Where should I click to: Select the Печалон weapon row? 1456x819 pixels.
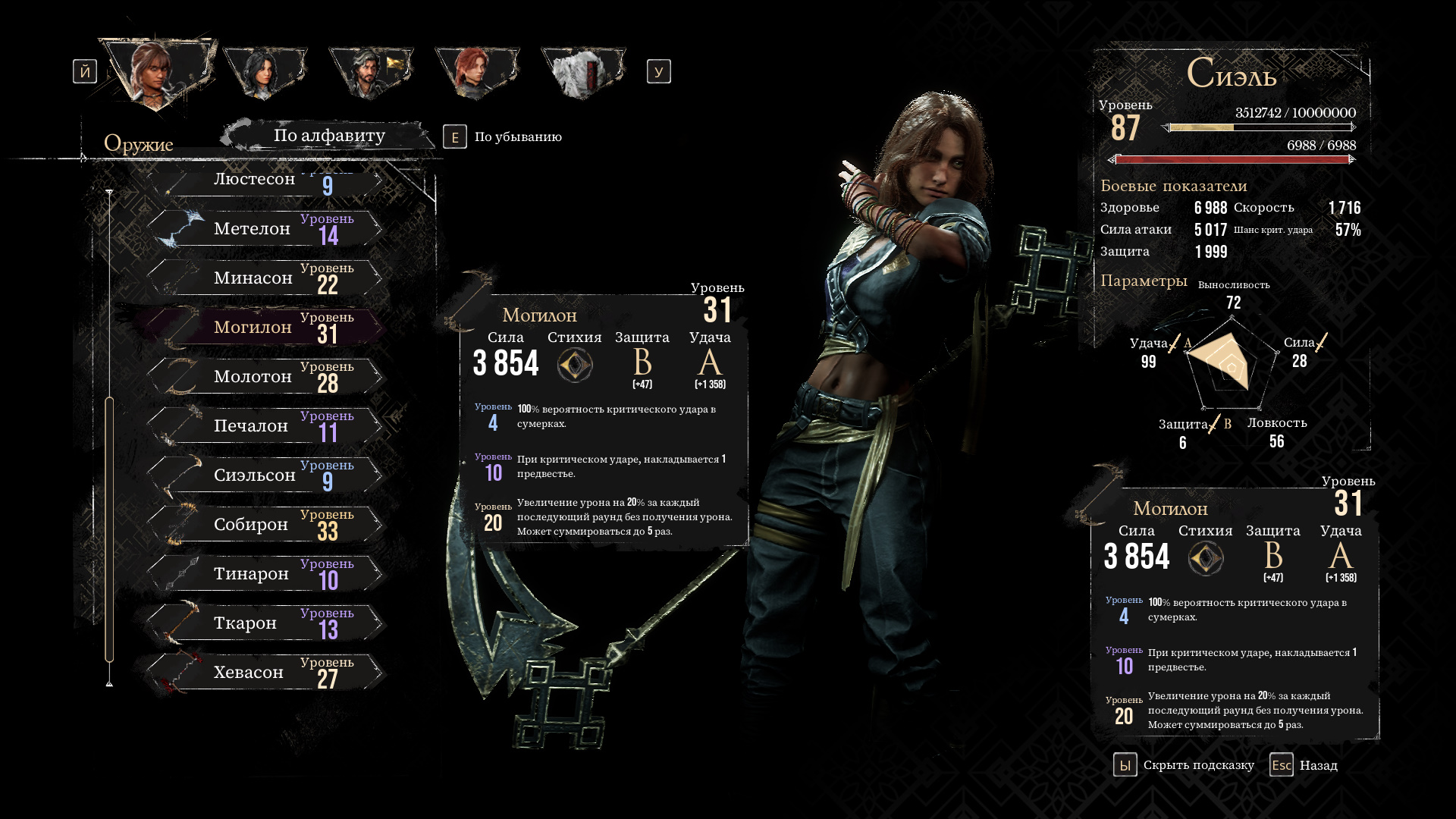click(x=265, y=426)
